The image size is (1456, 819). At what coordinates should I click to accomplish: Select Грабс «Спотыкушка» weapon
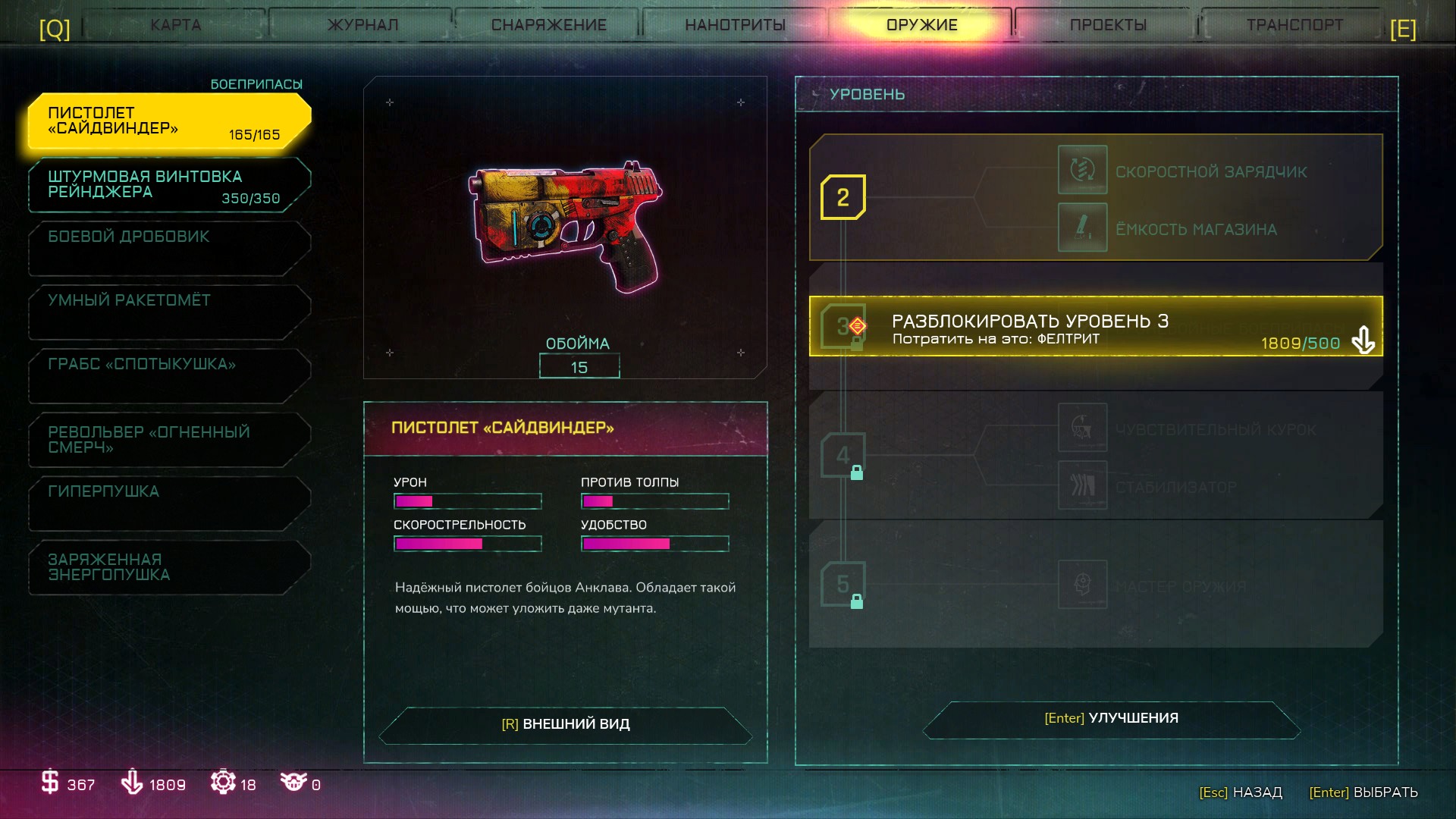[x=169, y=375]
